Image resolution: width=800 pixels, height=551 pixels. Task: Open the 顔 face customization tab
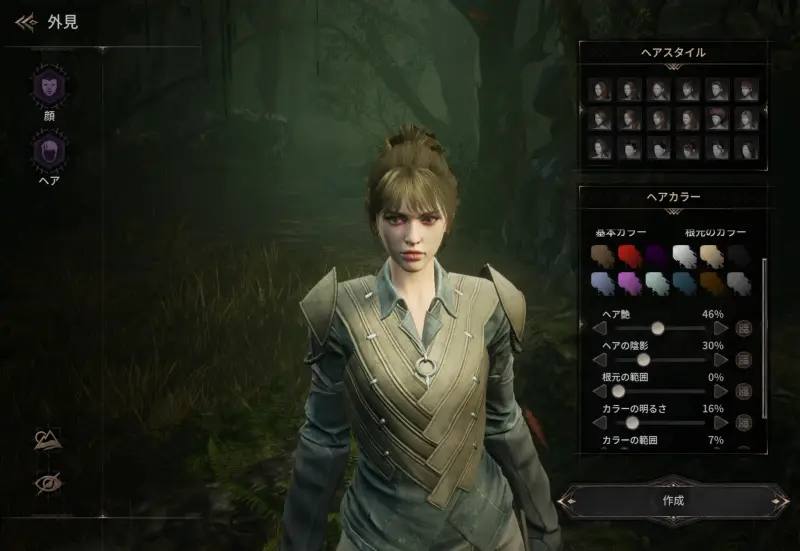click(49, 86)
